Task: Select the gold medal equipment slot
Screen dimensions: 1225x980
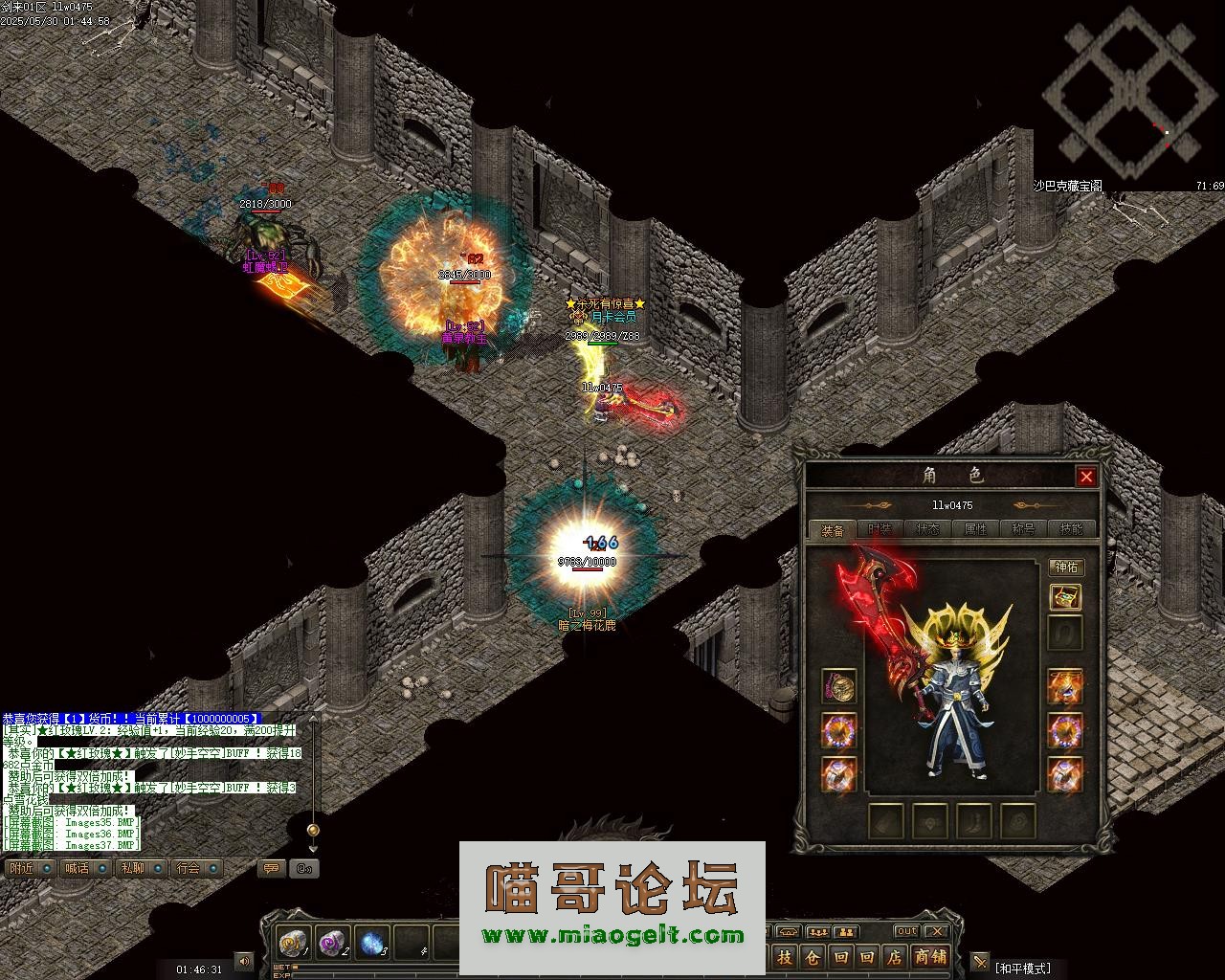Action: tap(839, 686)
